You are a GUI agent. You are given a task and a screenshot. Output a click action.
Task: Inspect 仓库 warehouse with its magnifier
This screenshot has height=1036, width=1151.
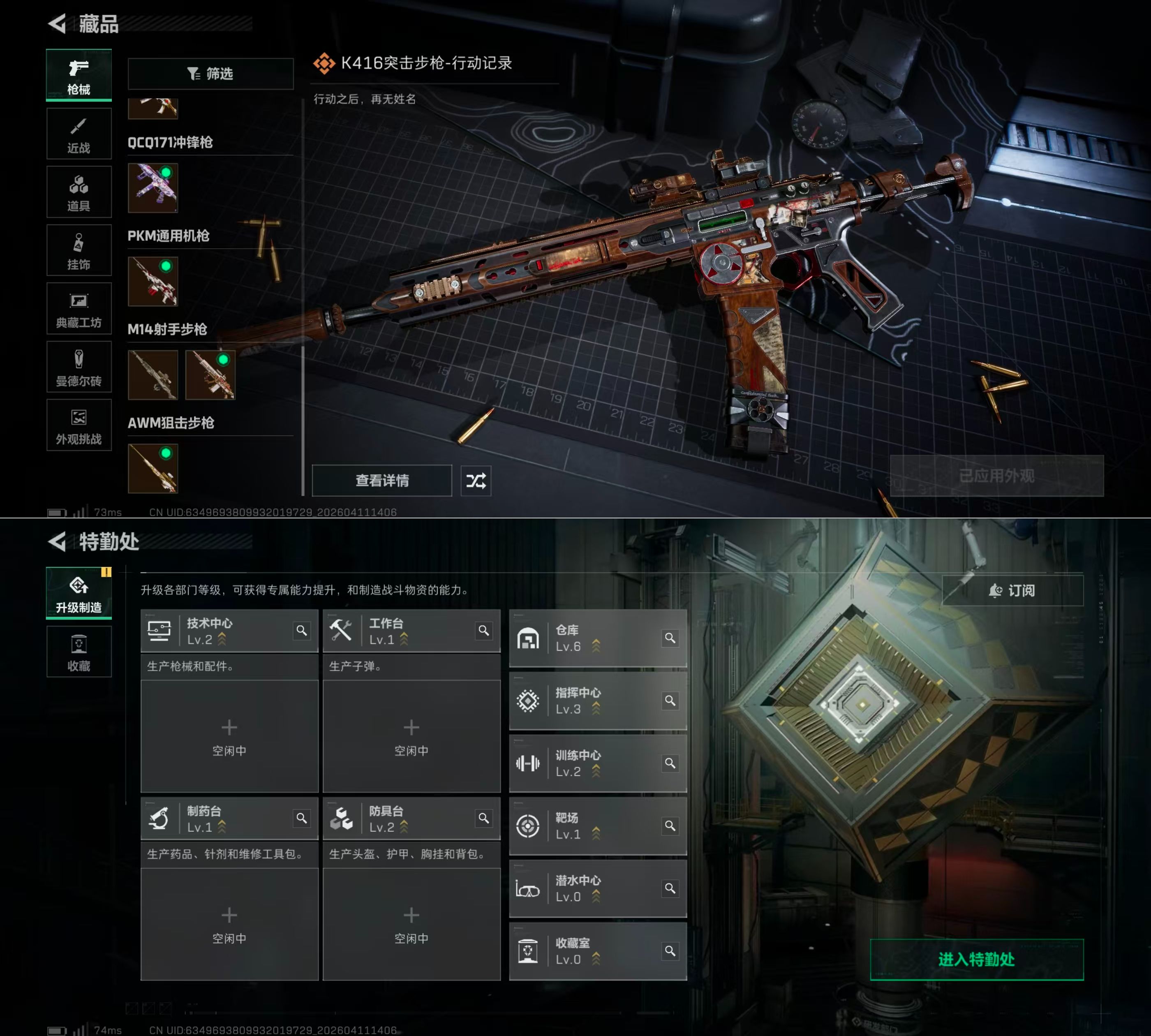tap(670, 638)
